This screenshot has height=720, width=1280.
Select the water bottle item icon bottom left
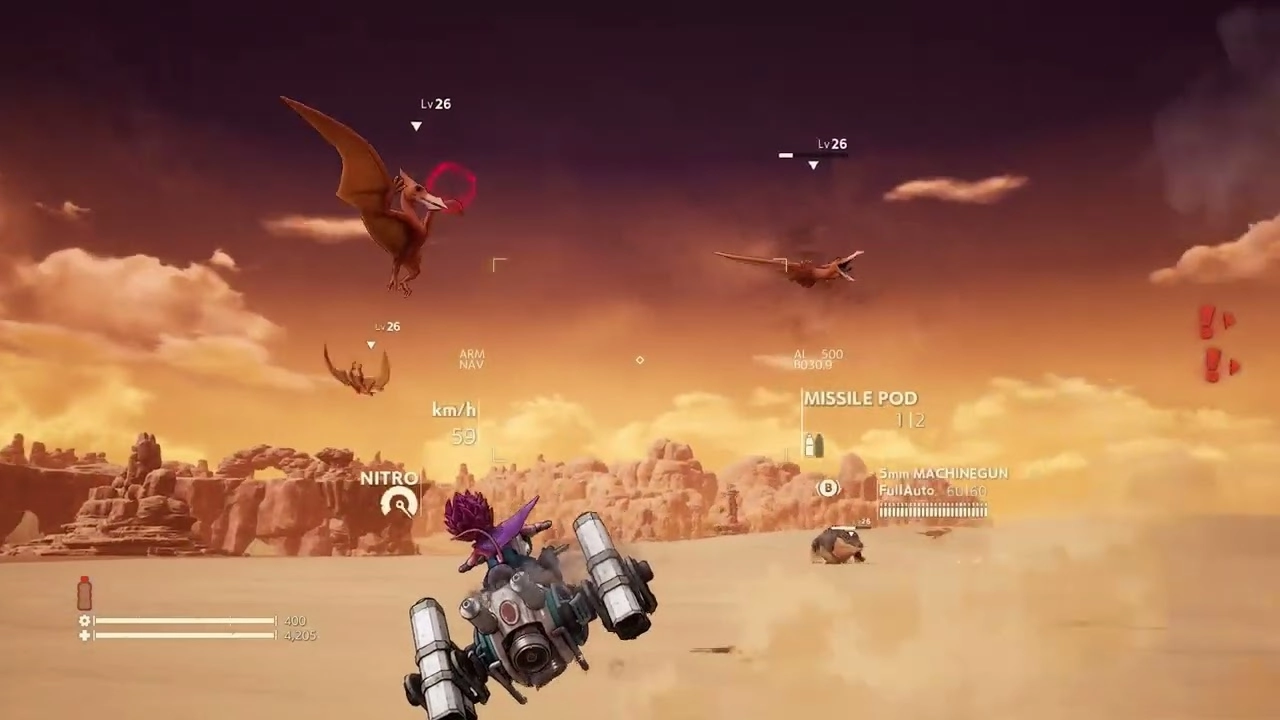pos(83,593)
